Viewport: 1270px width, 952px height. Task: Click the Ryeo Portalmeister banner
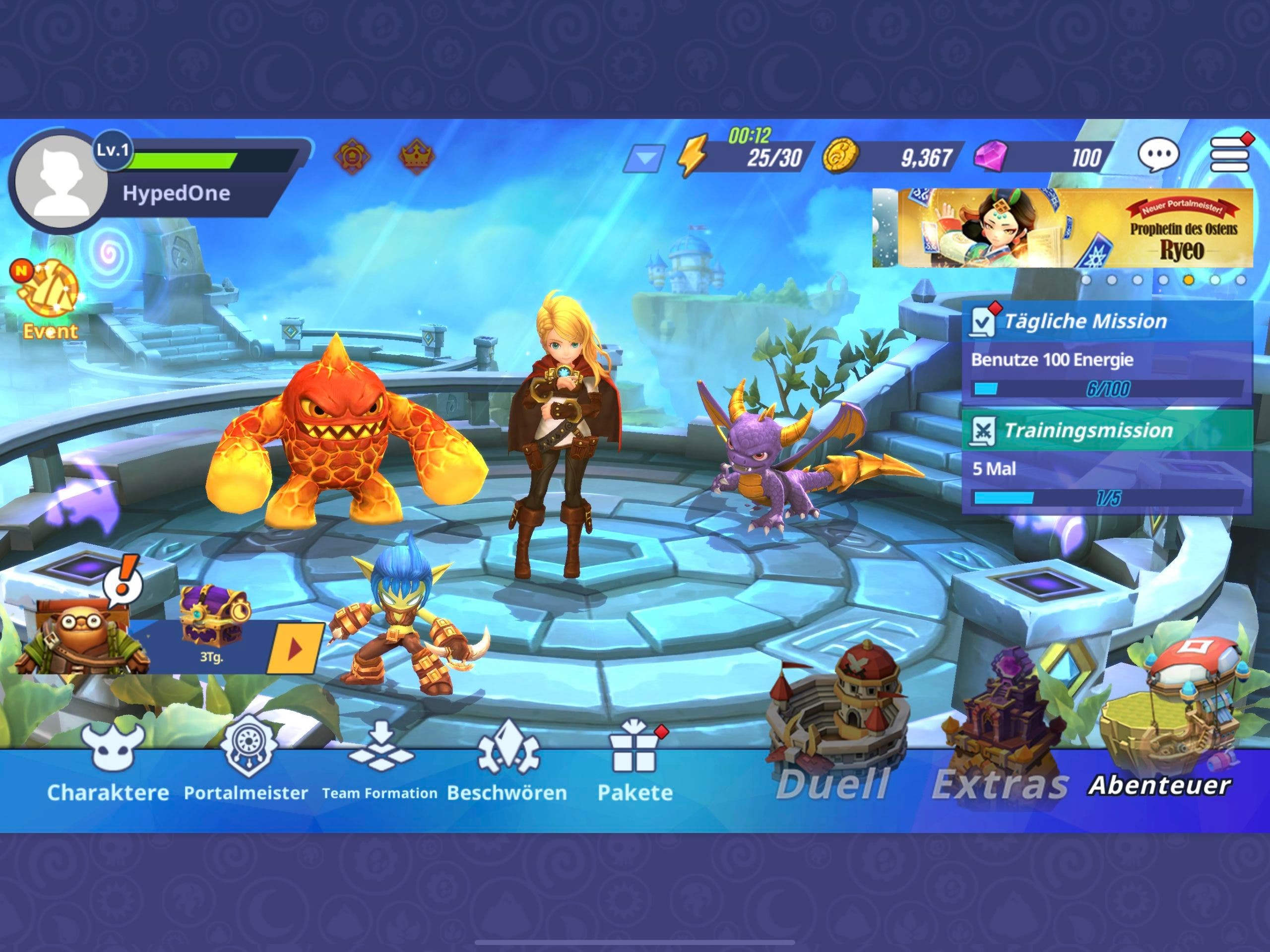coord(1062,228)
